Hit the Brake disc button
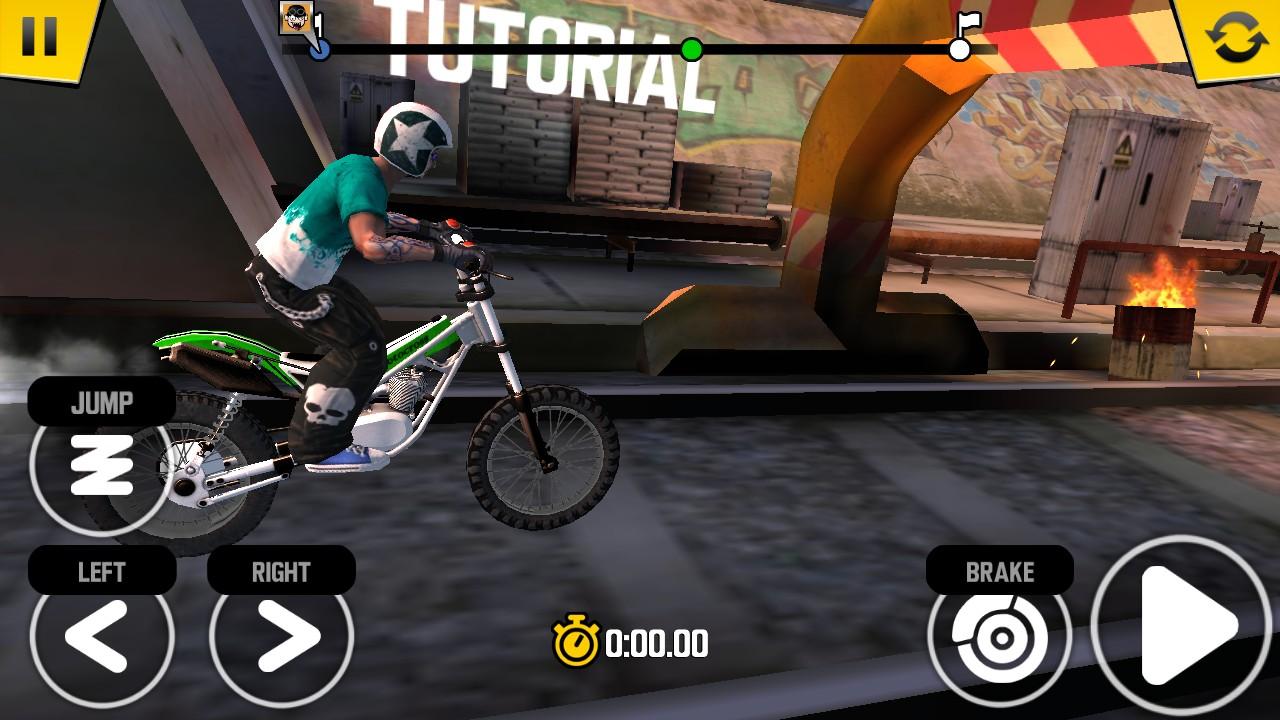This screenshot has width=1280, height=720. [x=999, y=635]
